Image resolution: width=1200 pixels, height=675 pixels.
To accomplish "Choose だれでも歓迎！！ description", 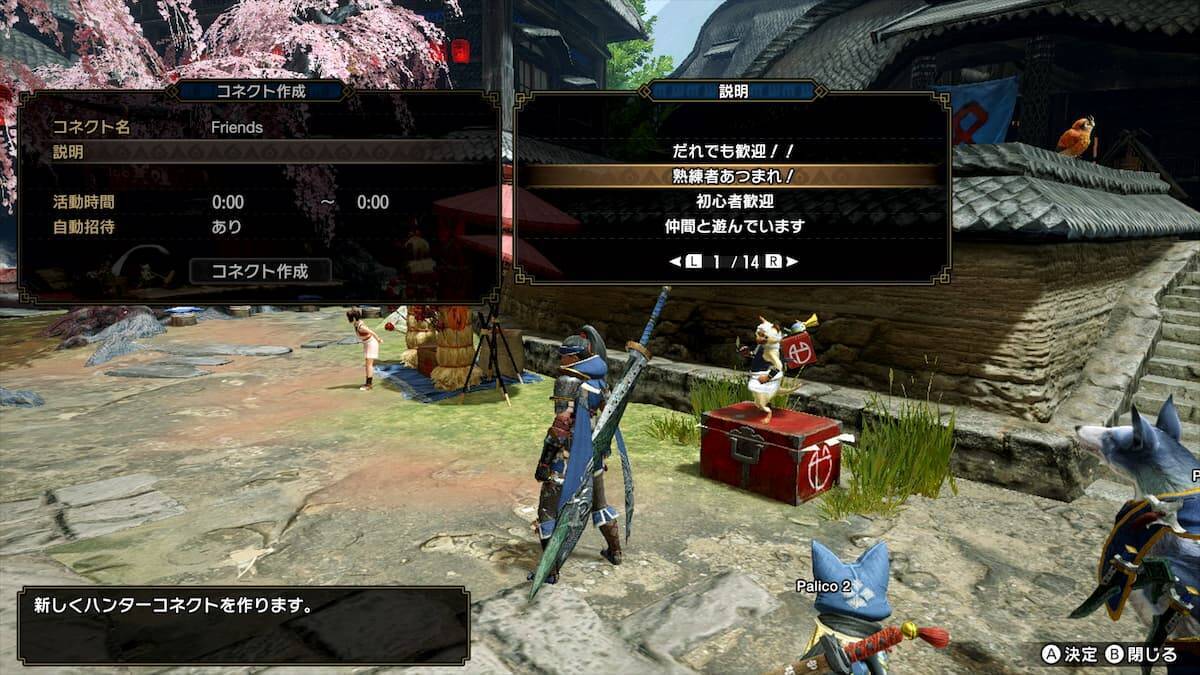I will [x=734, y=151].
